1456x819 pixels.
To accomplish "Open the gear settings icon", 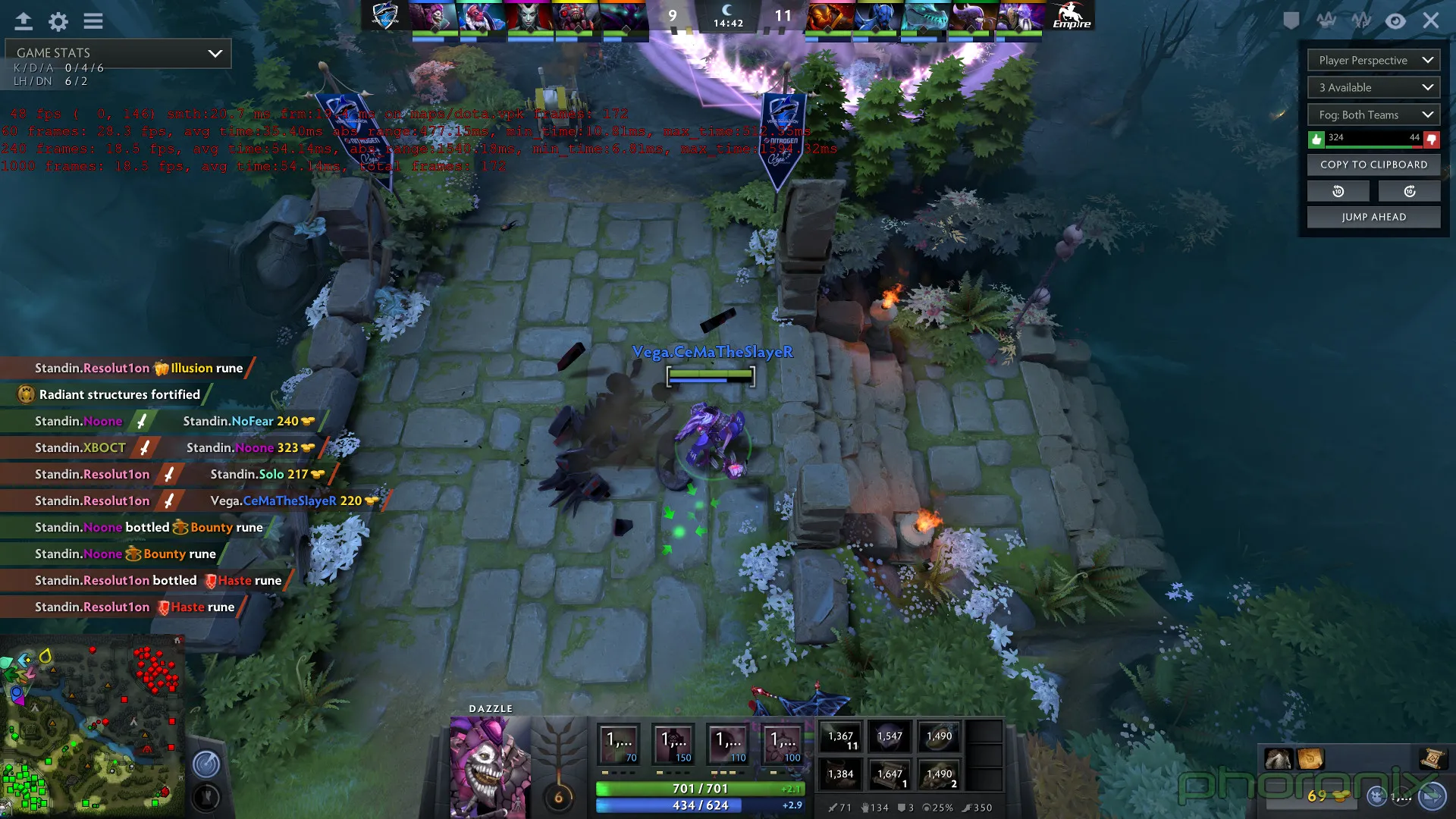I will (58, 21).
